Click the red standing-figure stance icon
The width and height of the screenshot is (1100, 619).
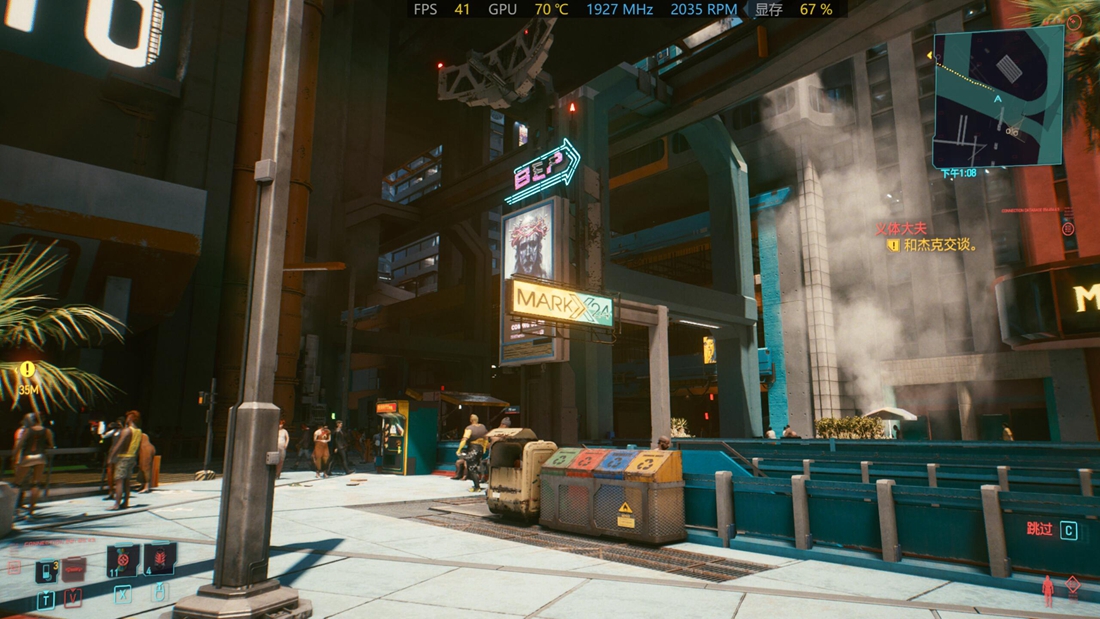pyautogui.click(x=1048, y=589)
